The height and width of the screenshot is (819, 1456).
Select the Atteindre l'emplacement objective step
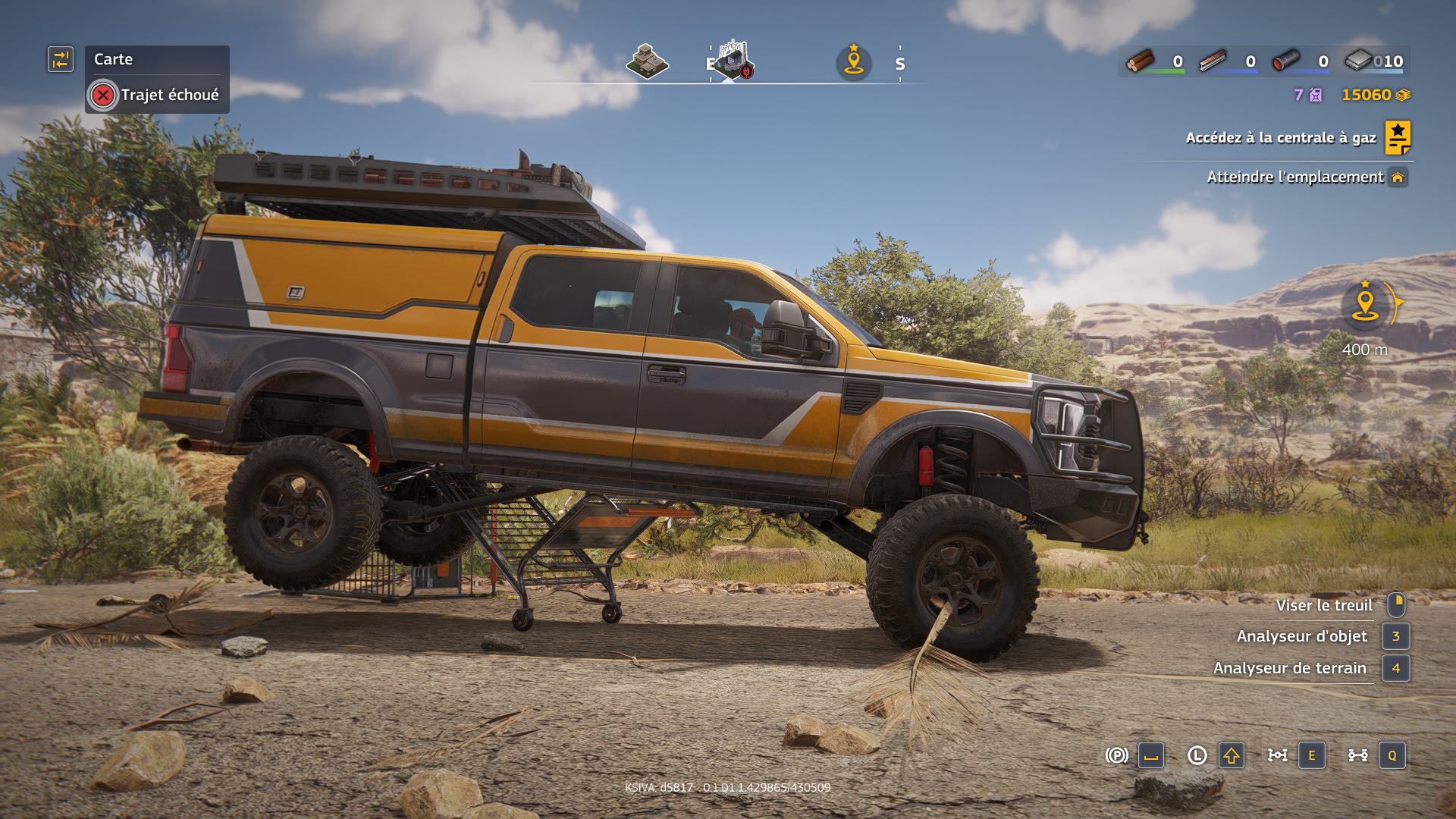click(1294, 177)
